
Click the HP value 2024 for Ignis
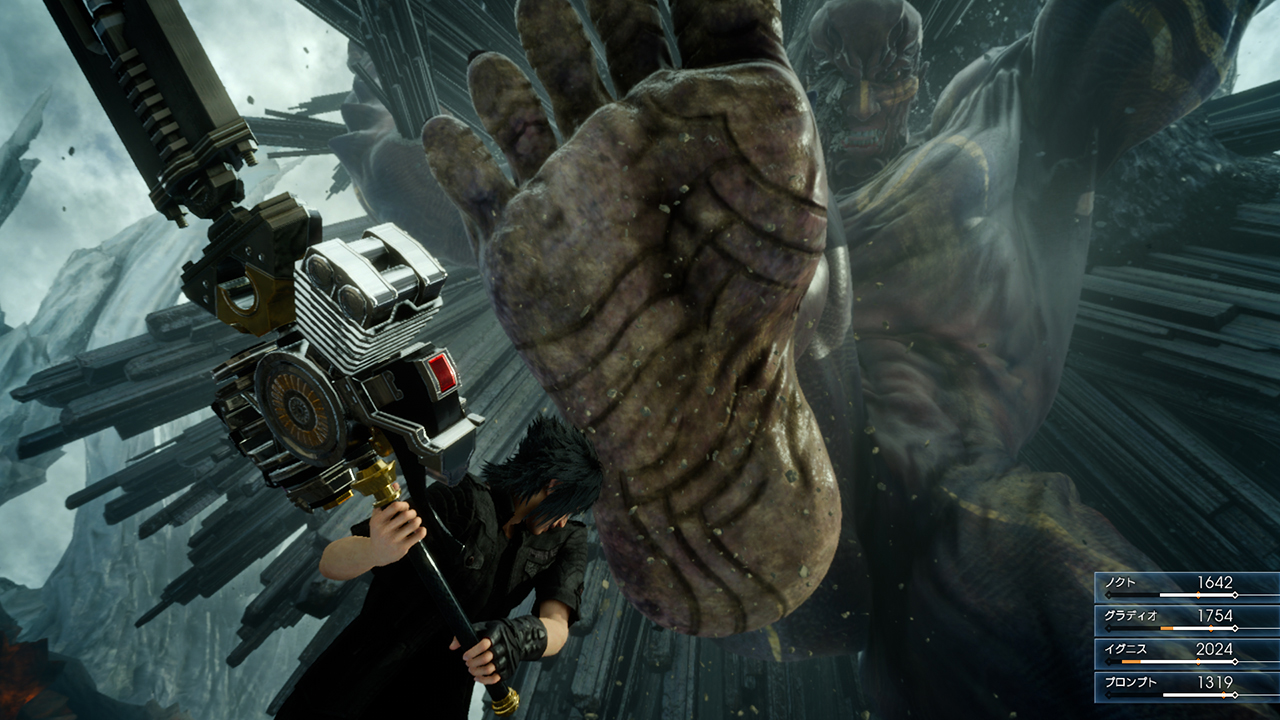coord(1213,648)
